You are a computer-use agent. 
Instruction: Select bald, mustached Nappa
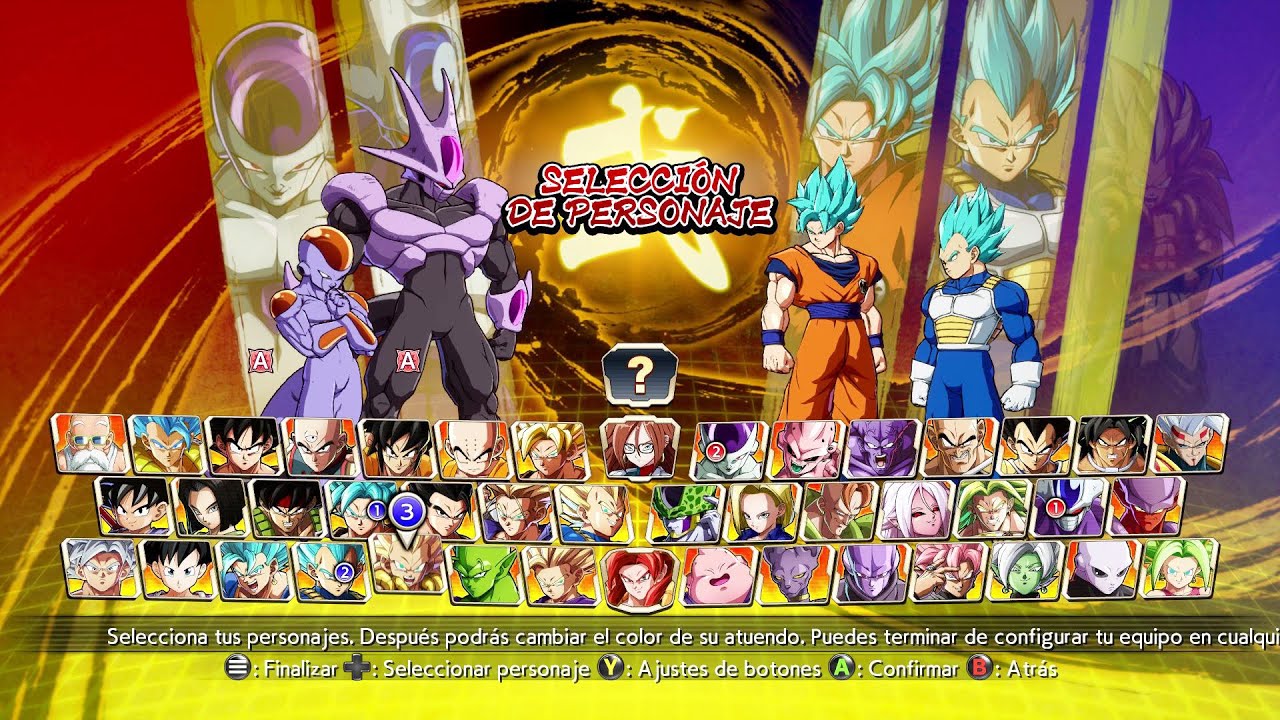960,447
